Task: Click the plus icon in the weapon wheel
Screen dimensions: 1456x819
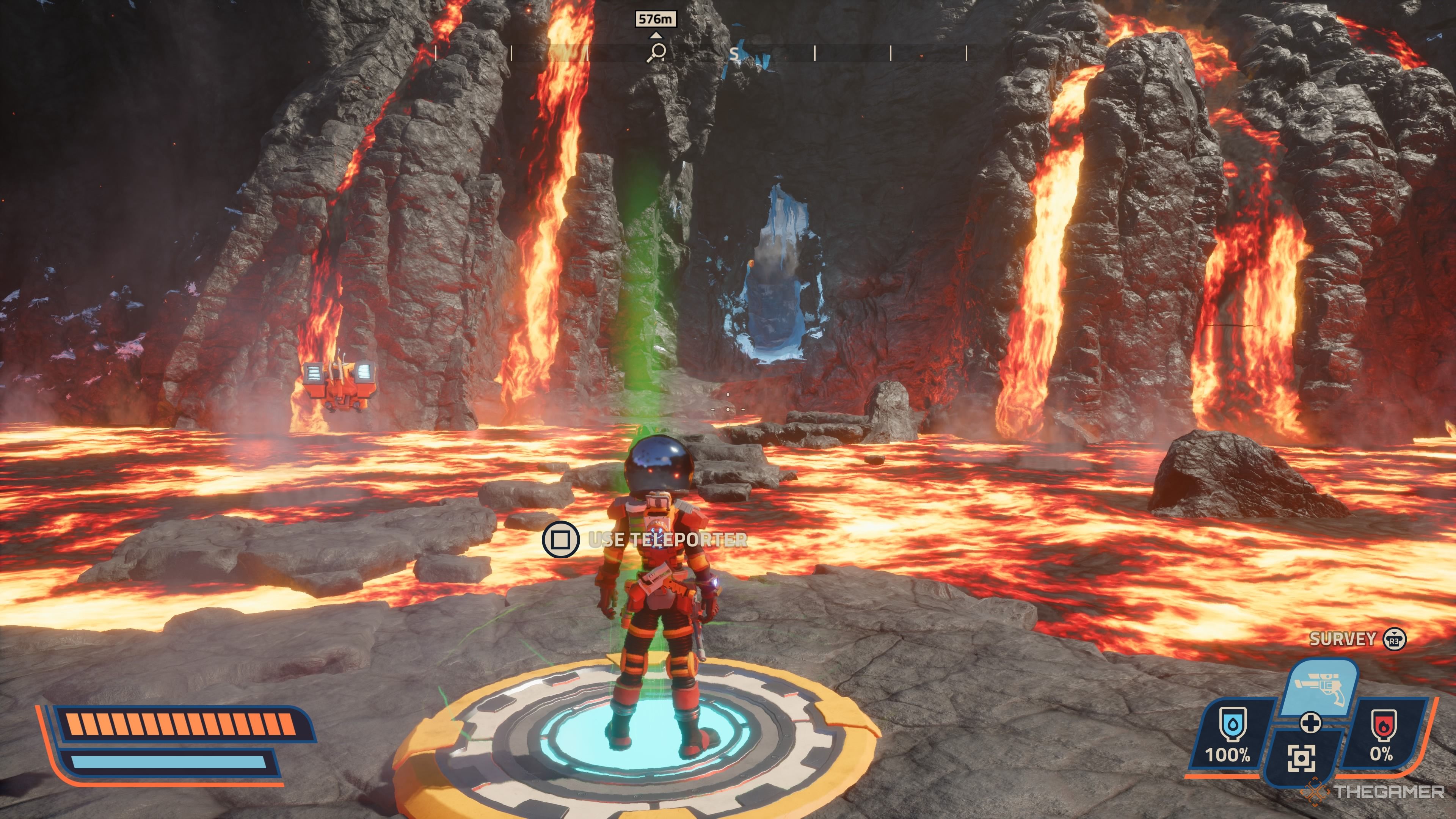Action: click(1310, 722)
